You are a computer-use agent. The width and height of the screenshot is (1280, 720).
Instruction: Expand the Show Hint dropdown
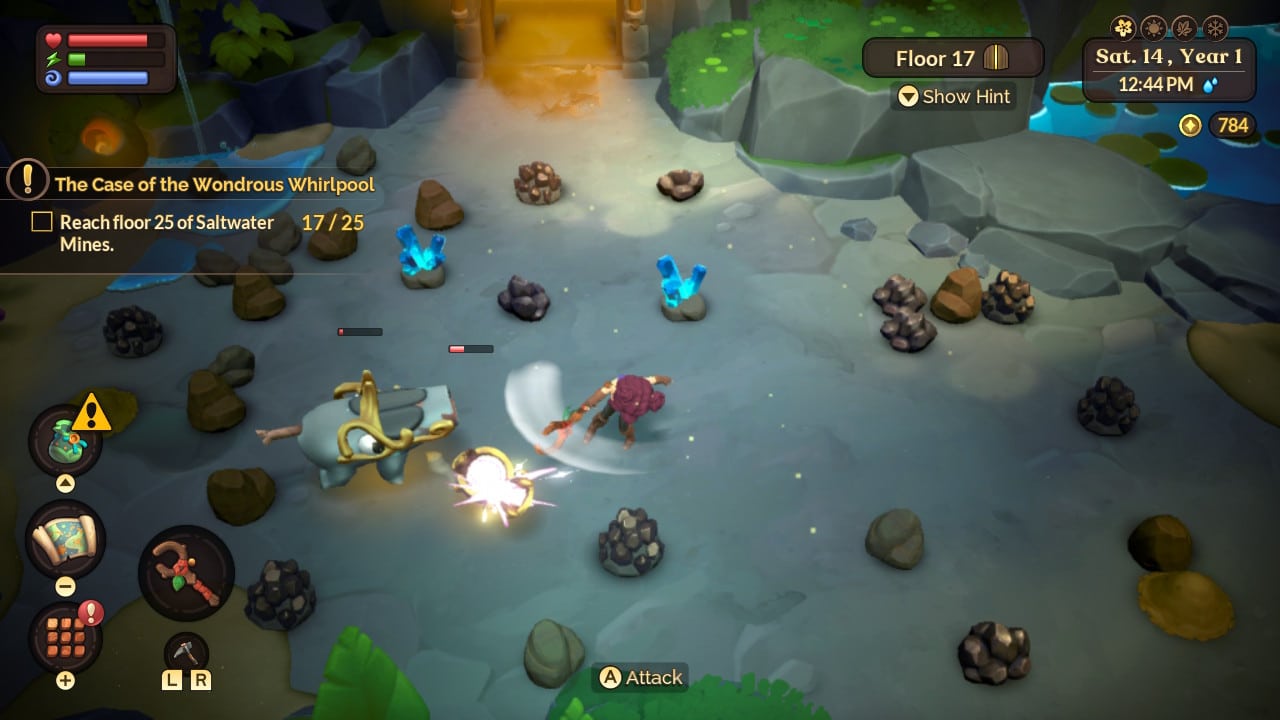[x=955, y=97]
